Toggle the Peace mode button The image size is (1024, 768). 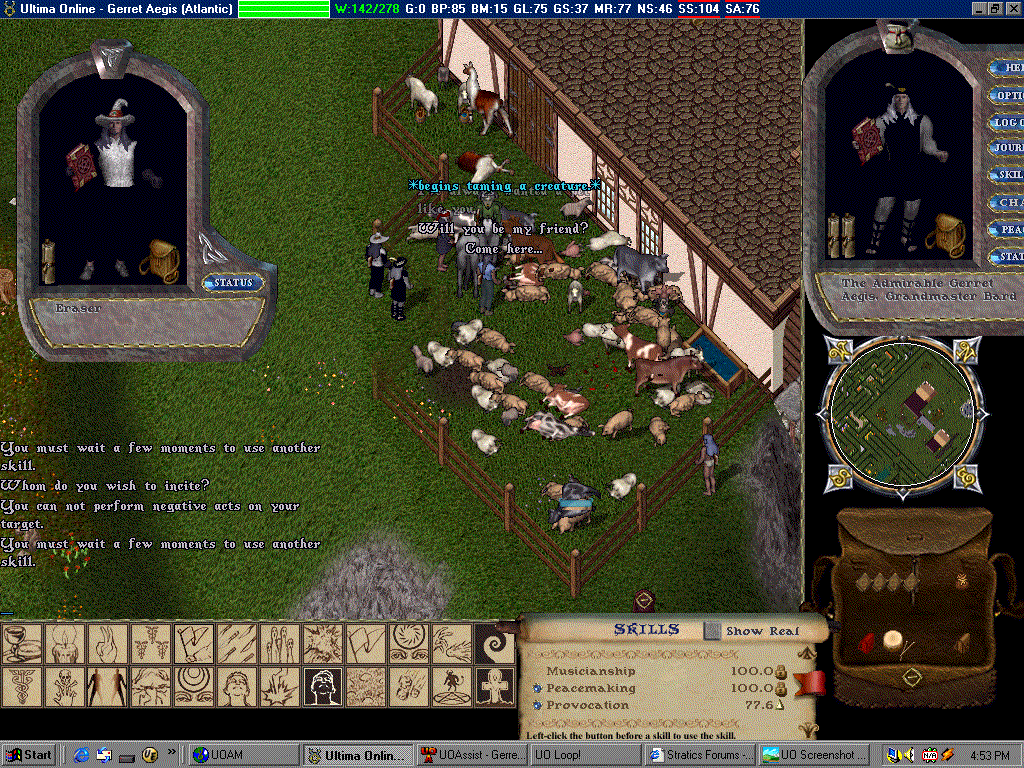1006,229
